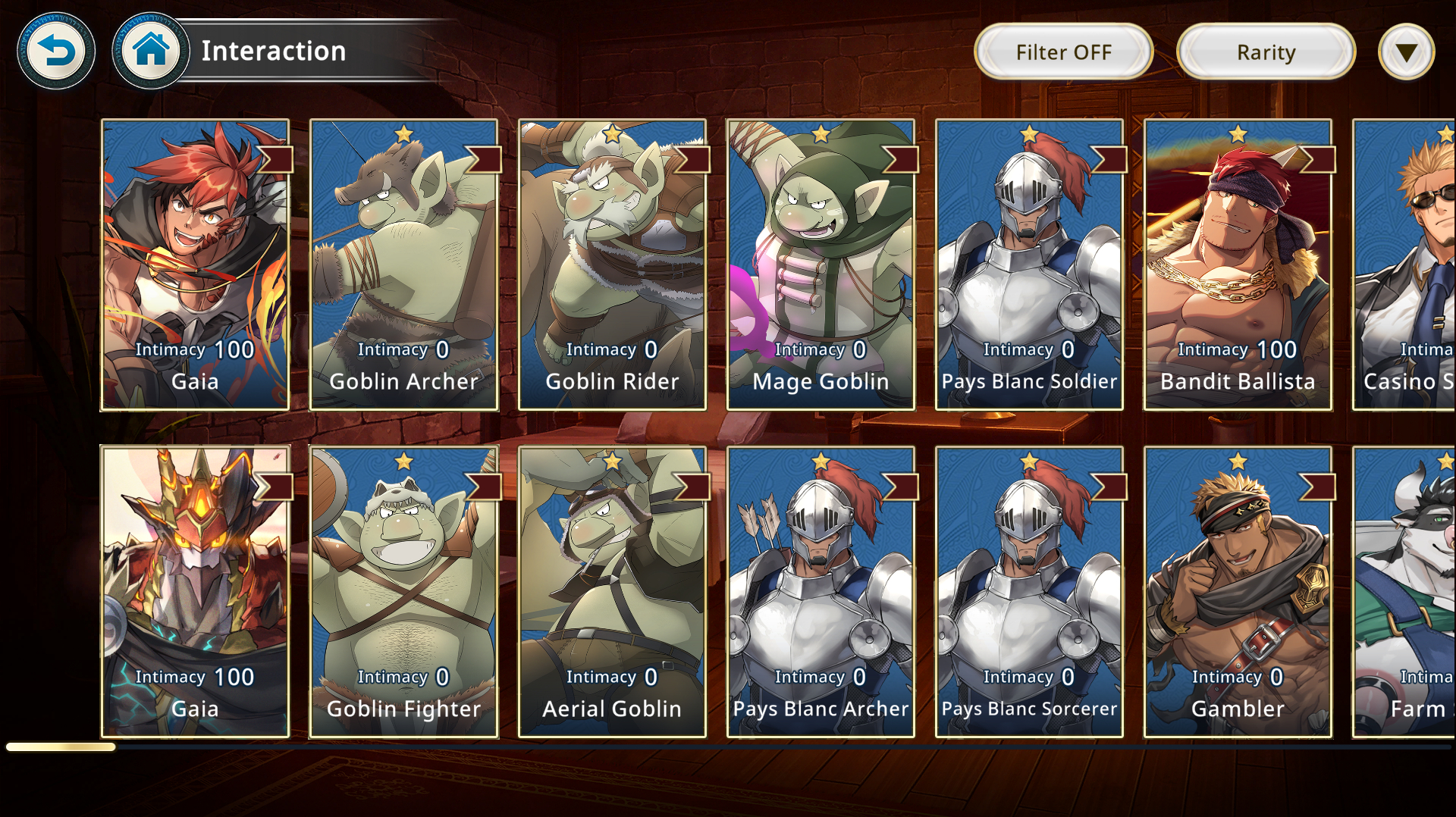This screenshot has width=1456, height=817.
Task: Pick the Pays Blanc Archer card
Action: click(821, 592)
